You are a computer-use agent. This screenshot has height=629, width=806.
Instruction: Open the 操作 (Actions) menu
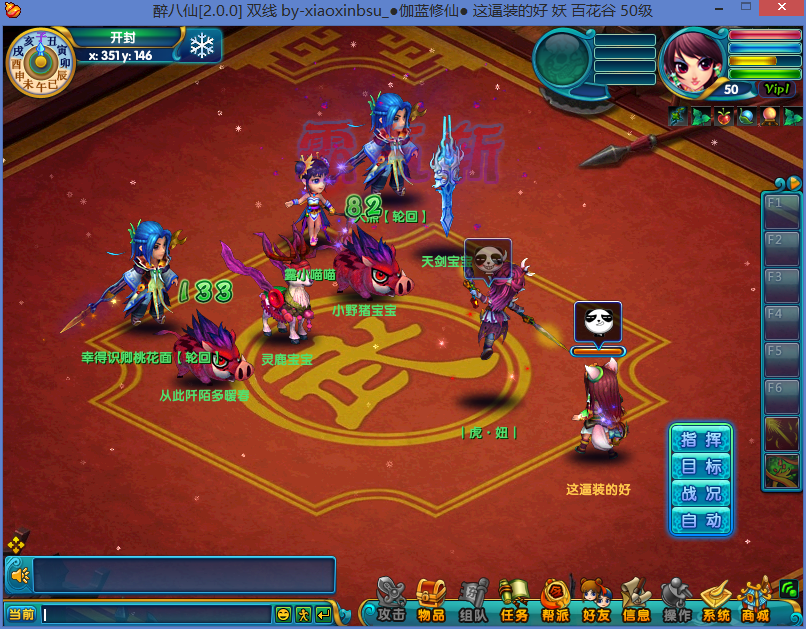pyautogui.click(x=676, y=603)
